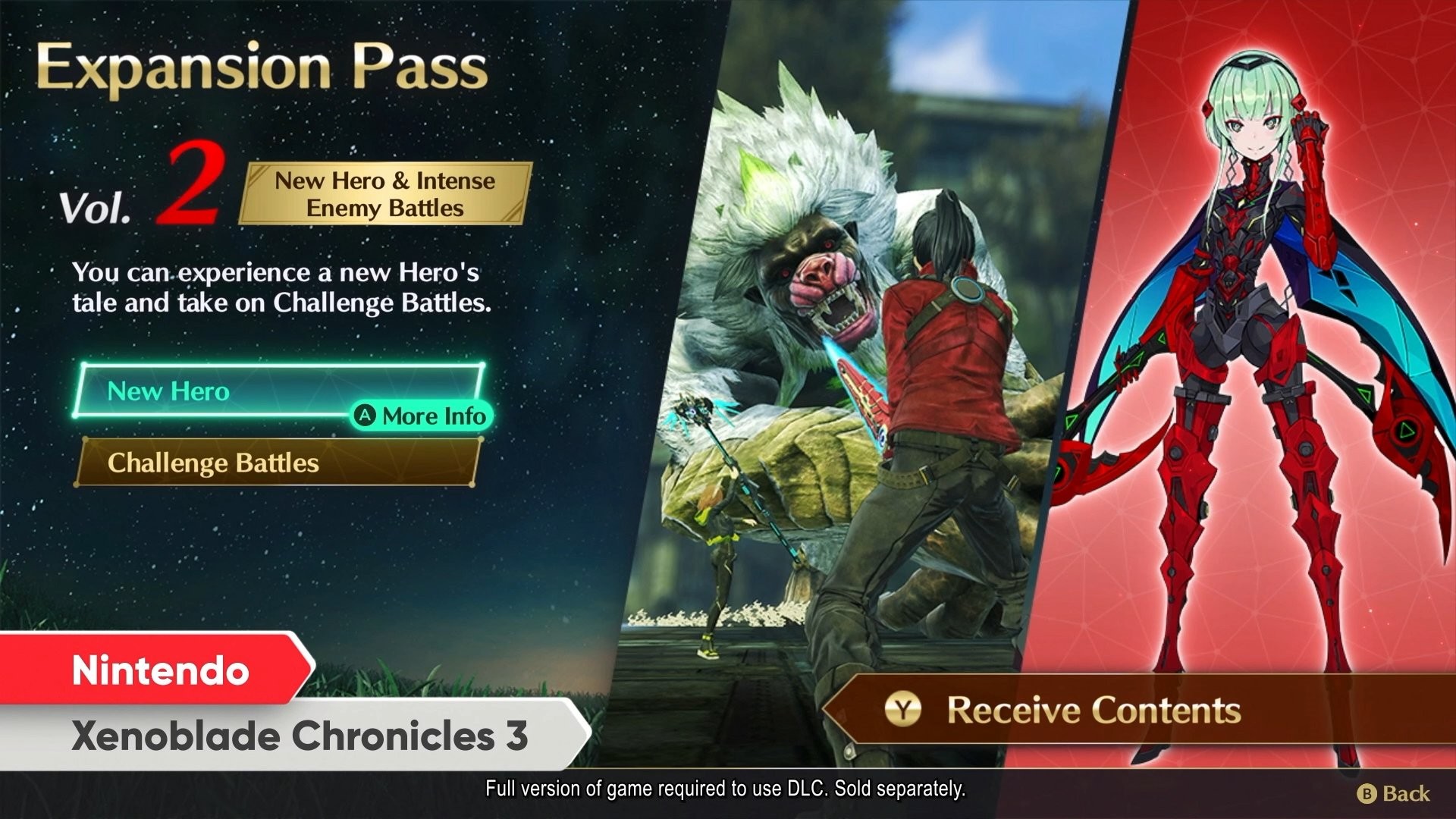Click the A button More Info icon
The width and height of the screenshot is (1456, 819).
coord(367,416)
